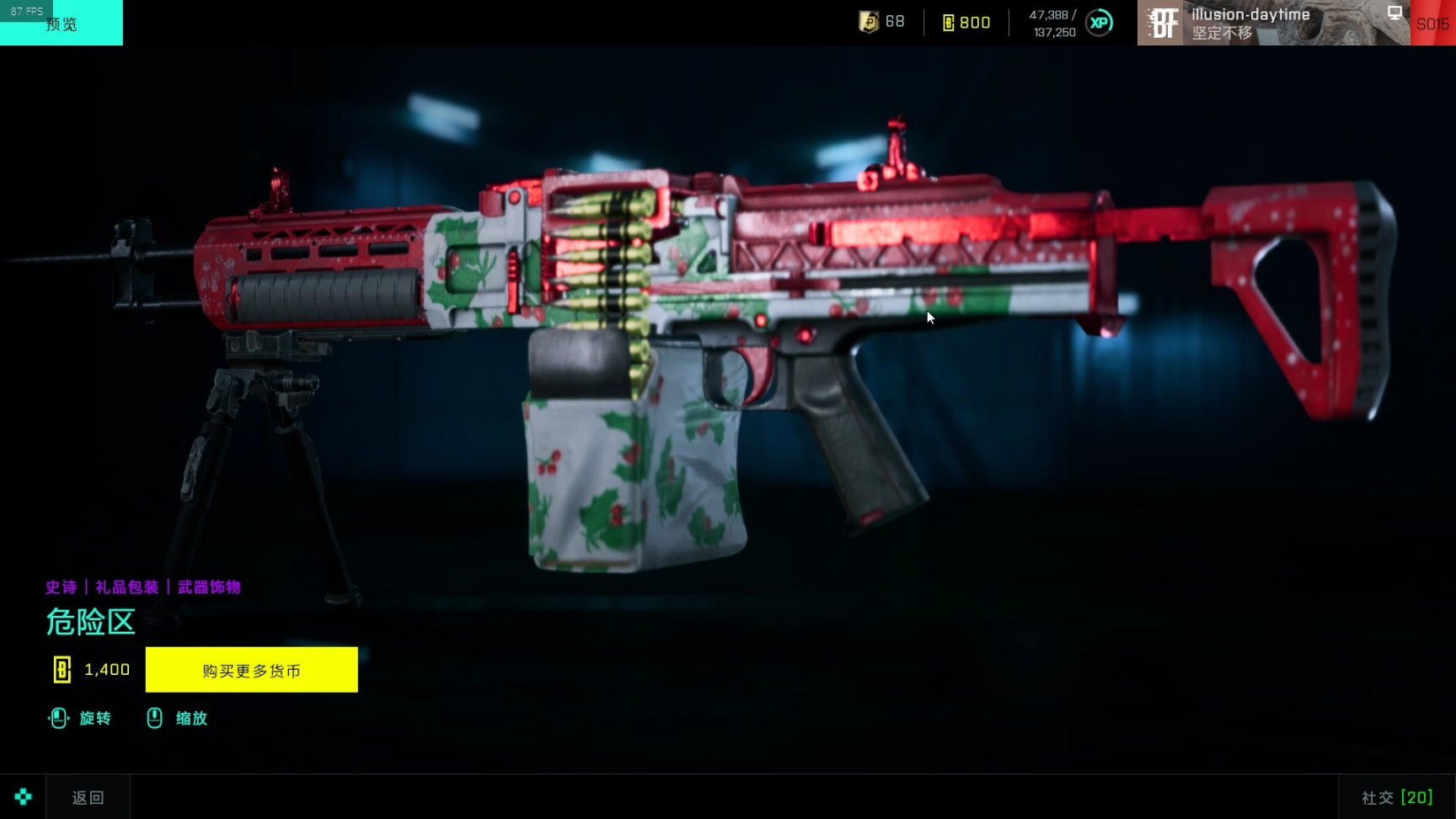The height and width of the screenshot is (819, 1456).
Task: Go back with the 返回 button
Action: coord(88,797)
